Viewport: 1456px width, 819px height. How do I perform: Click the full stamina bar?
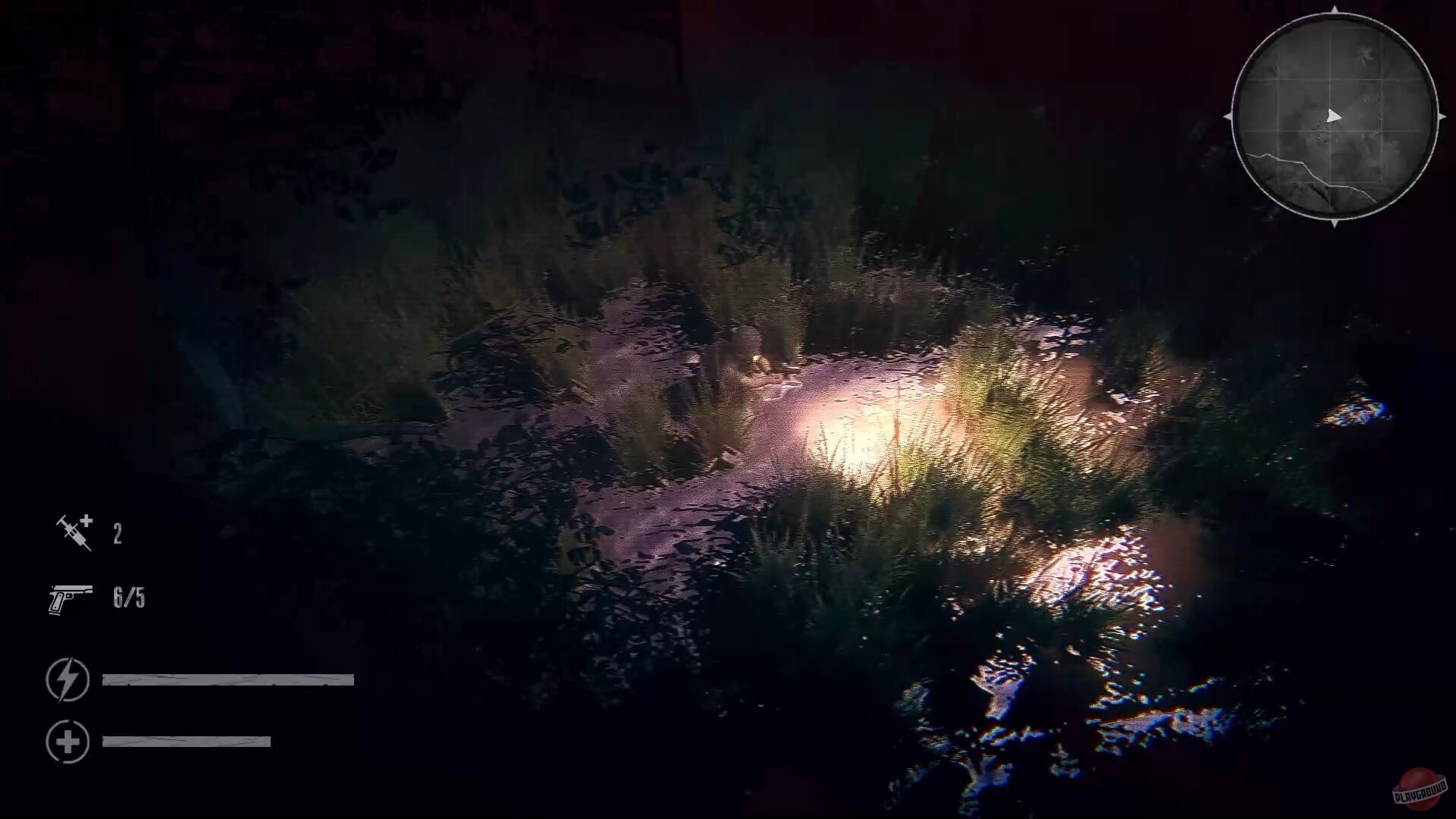227,680
